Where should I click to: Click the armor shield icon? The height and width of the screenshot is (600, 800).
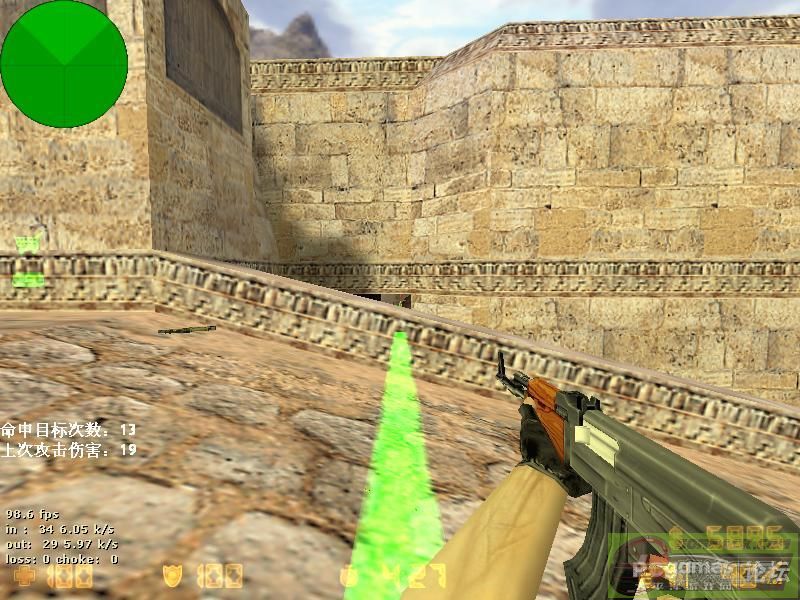click(172, 576)
